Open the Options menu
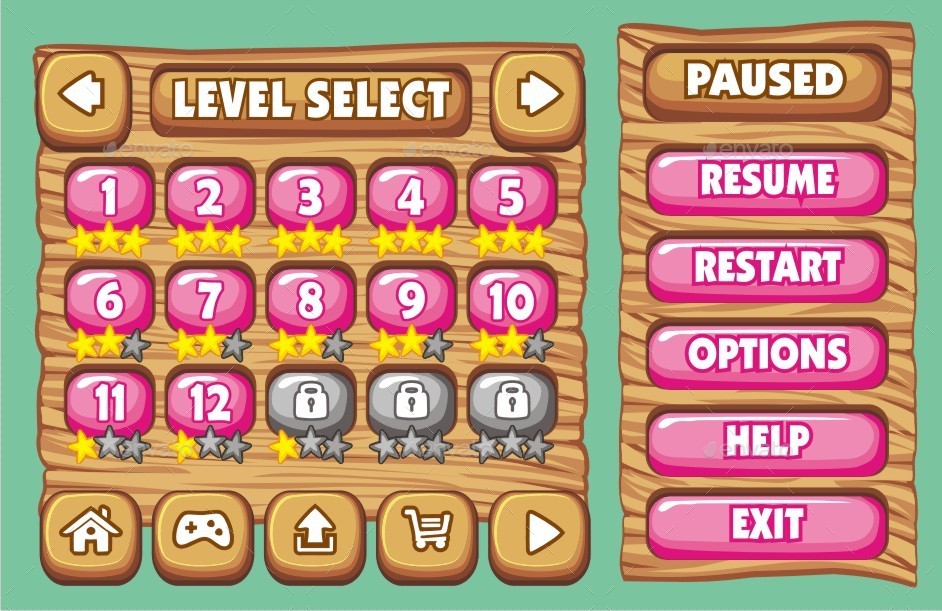Viewport: 942px width, 611px height. [x=767, y=353]
